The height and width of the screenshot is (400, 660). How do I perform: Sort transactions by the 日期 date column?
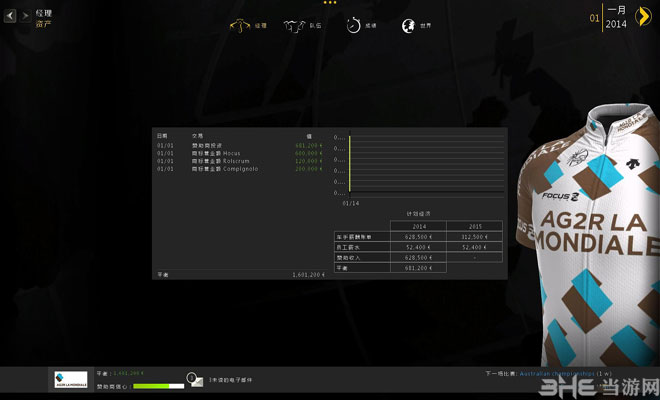(x=163, y=135)
